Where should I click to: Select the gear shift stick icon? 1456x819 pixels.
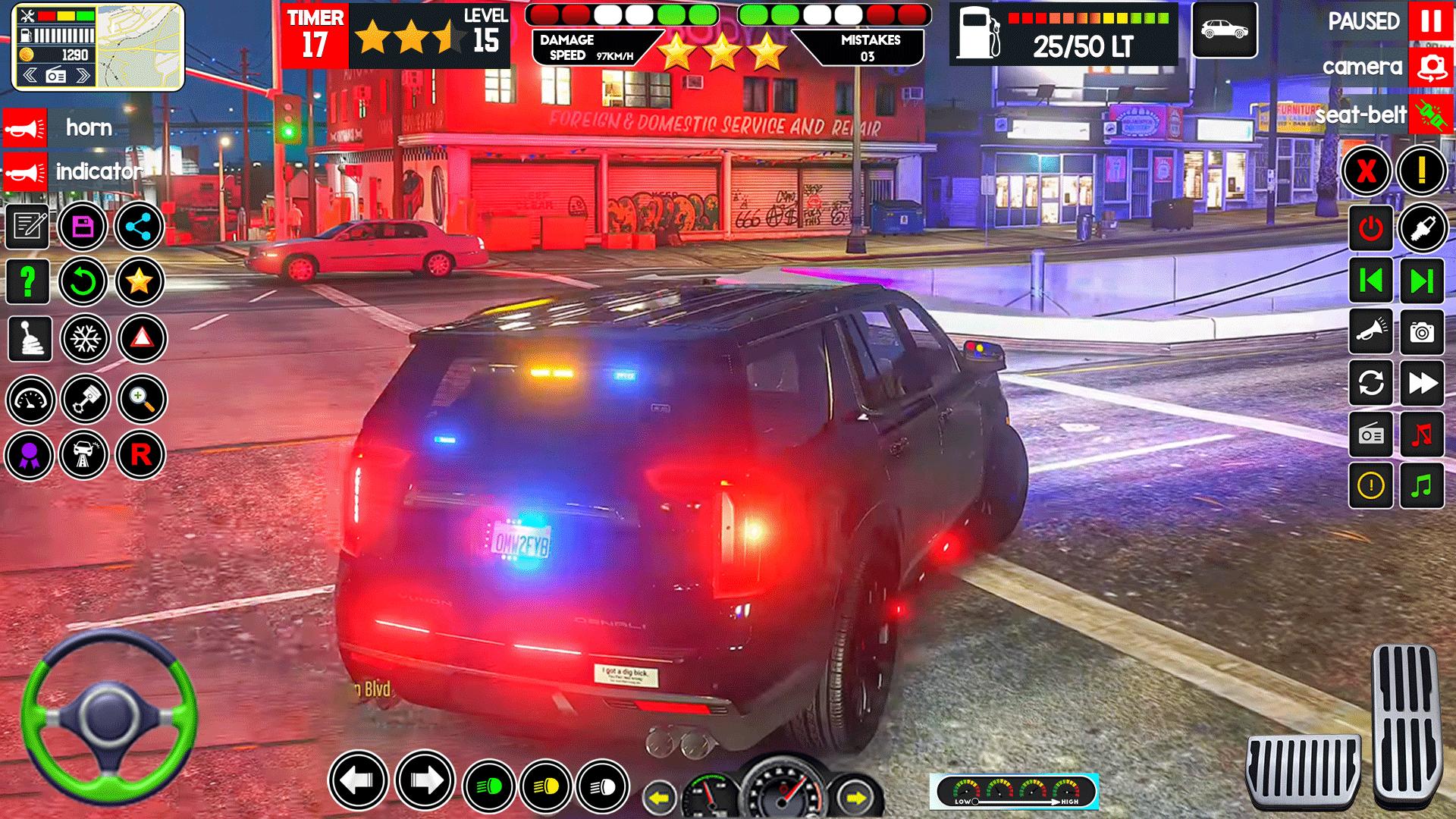click(x=30, y=338)
